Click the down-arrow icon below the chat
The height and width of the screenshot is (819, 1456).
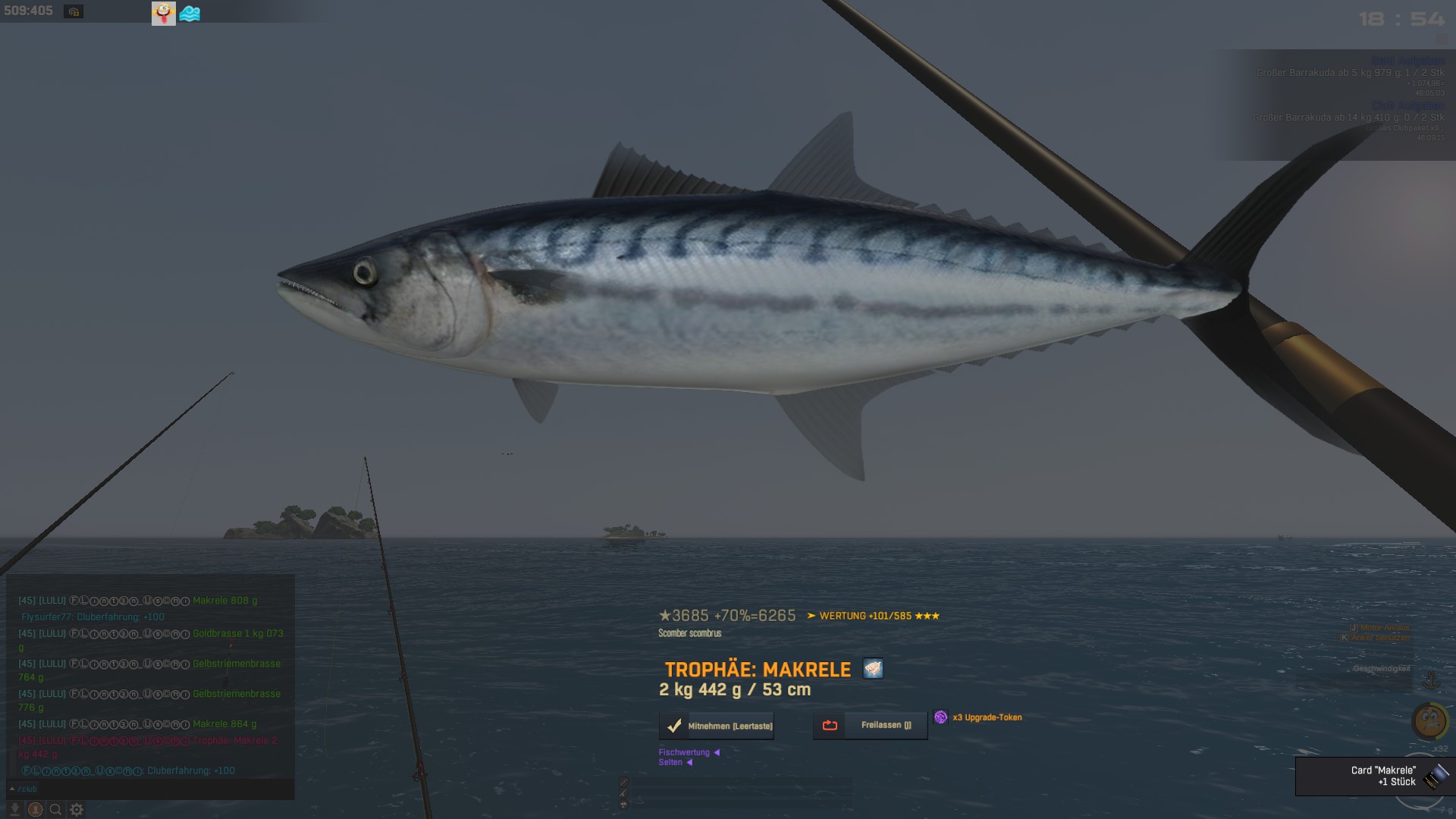click(x=14, y=810)
